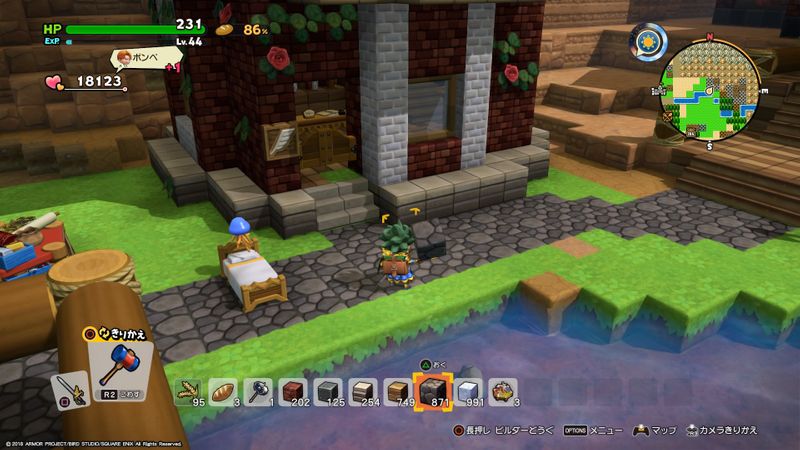Select the dark stone block stack of 125
This screenshot has width=800, height=450.
tap(328, 390)
